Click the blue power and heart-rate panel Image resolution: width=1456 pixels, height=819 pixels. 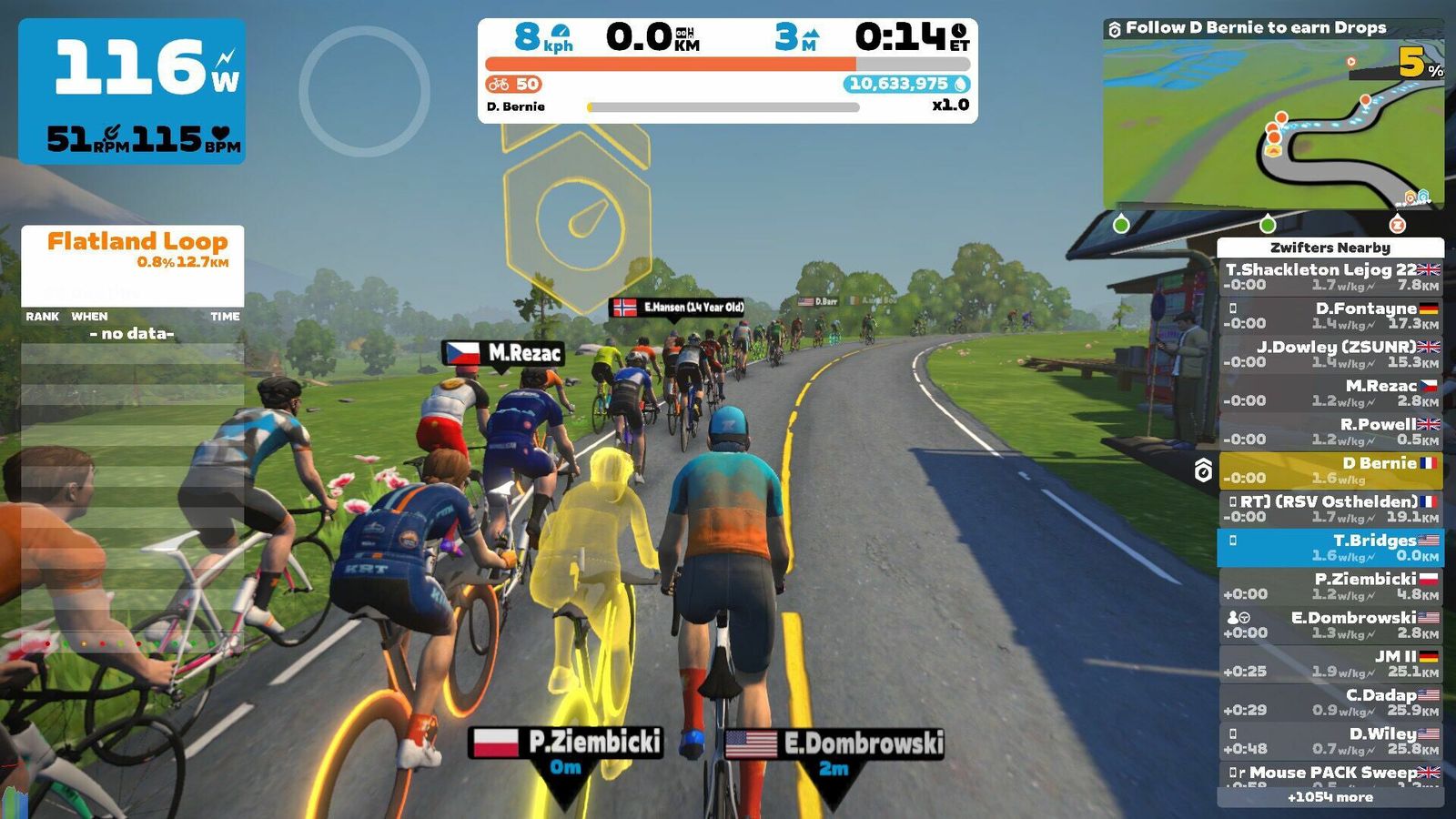point(132,91)
